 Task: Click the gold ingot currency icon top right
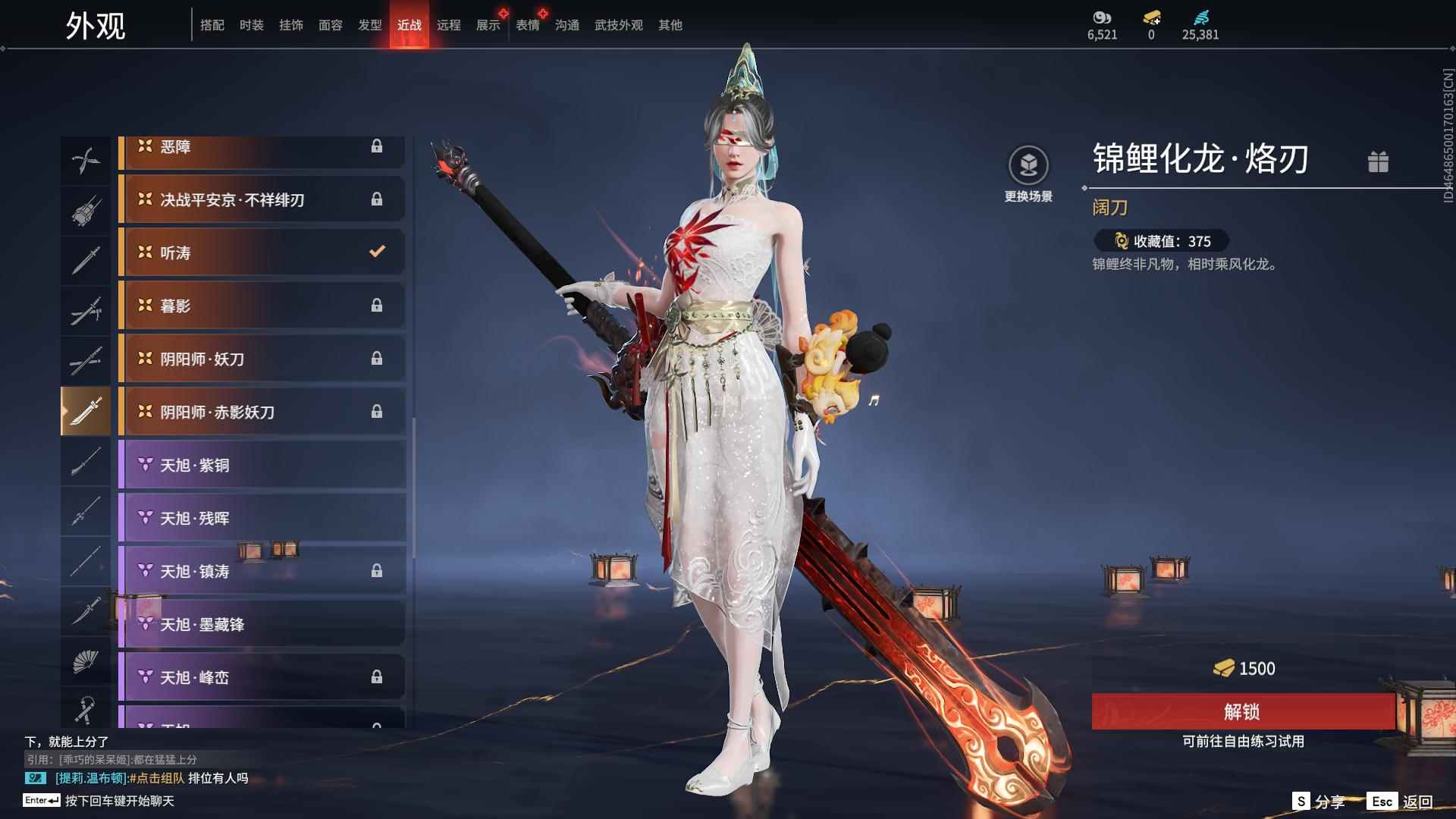click(1150, 17)
